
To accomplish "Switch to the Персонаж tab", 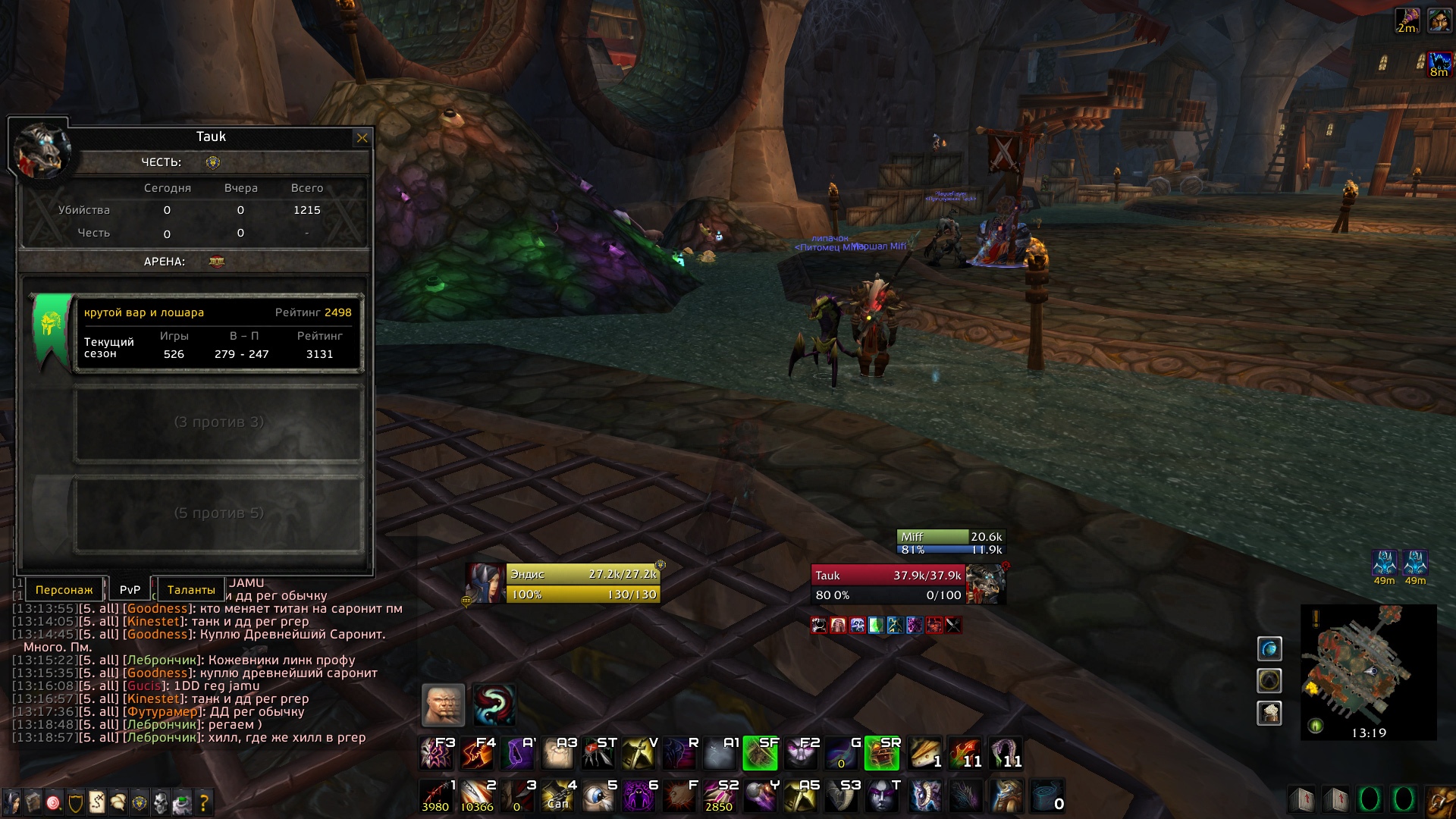I will pos(64,590).
